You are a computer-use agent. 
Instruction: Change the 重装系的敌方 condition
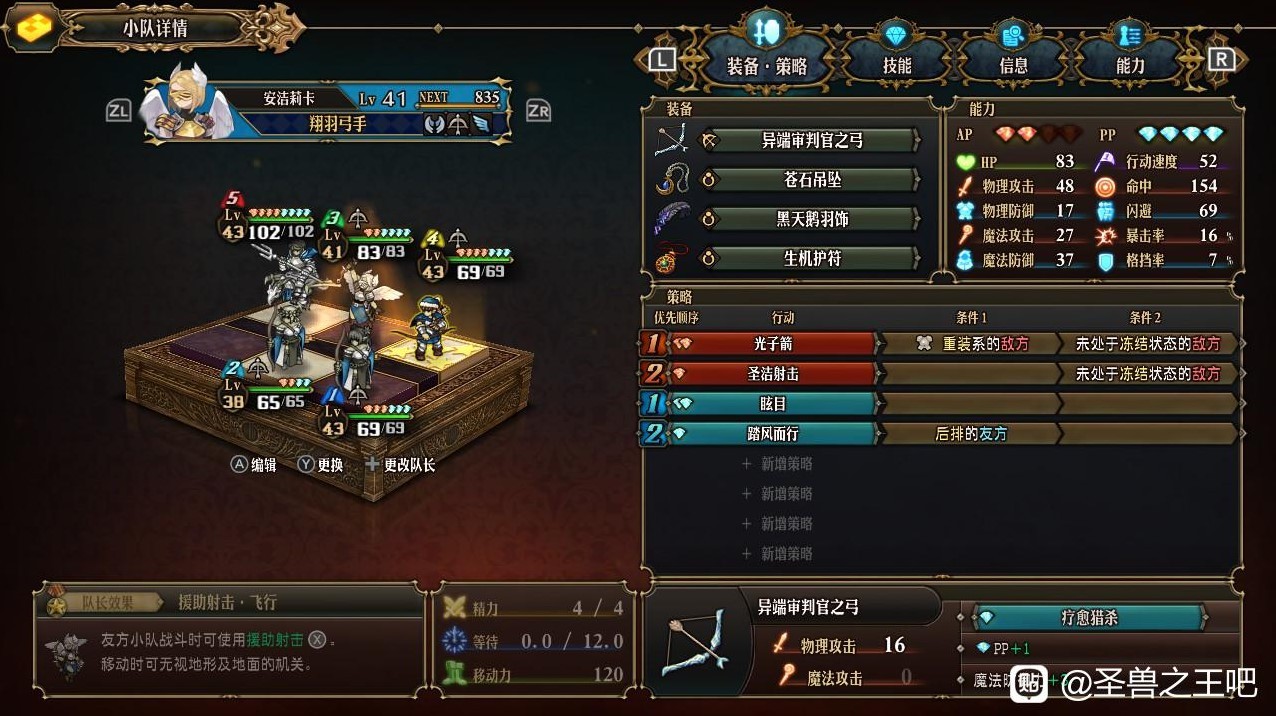[968, 344]
